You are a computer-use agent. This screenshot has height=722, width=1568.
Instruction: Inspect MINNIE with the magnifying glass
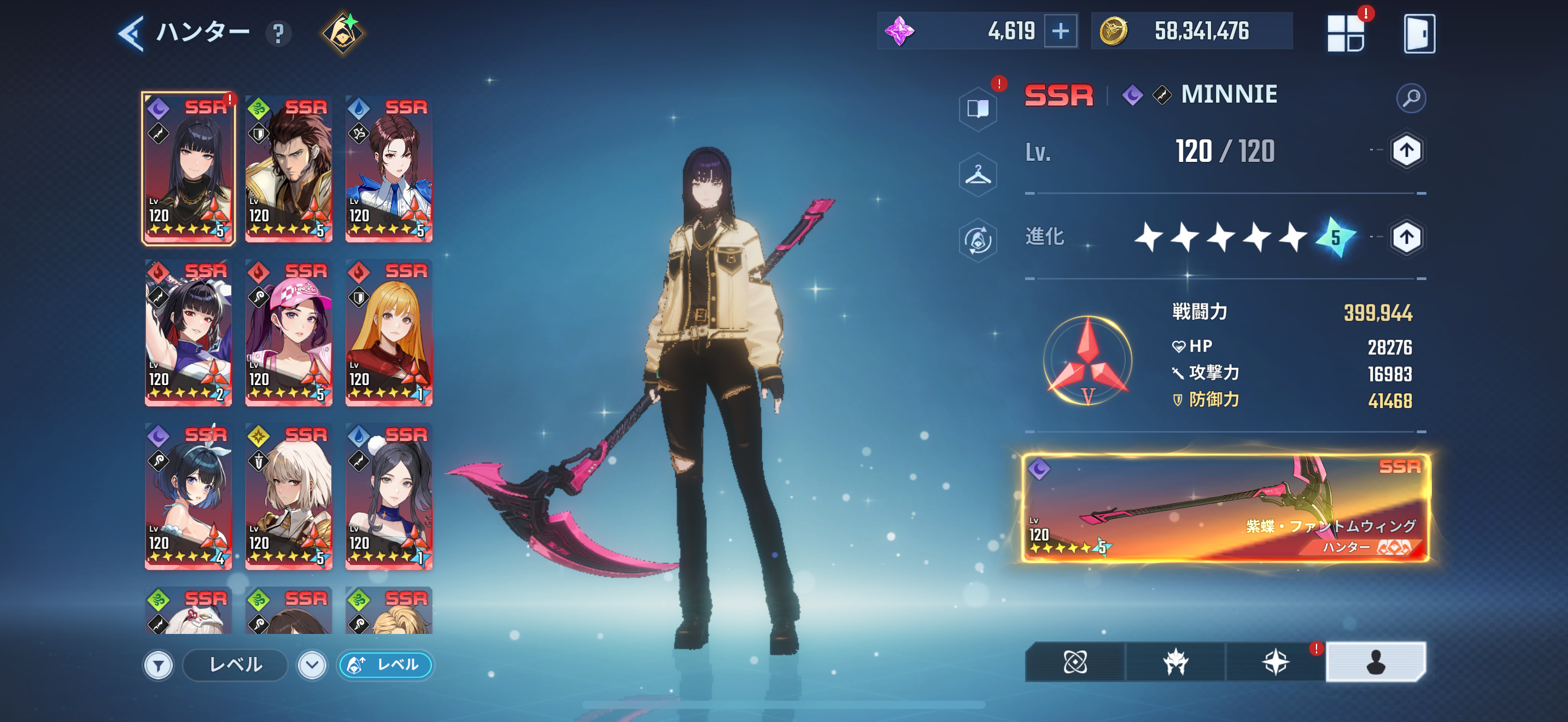(x=1411, y=97)
